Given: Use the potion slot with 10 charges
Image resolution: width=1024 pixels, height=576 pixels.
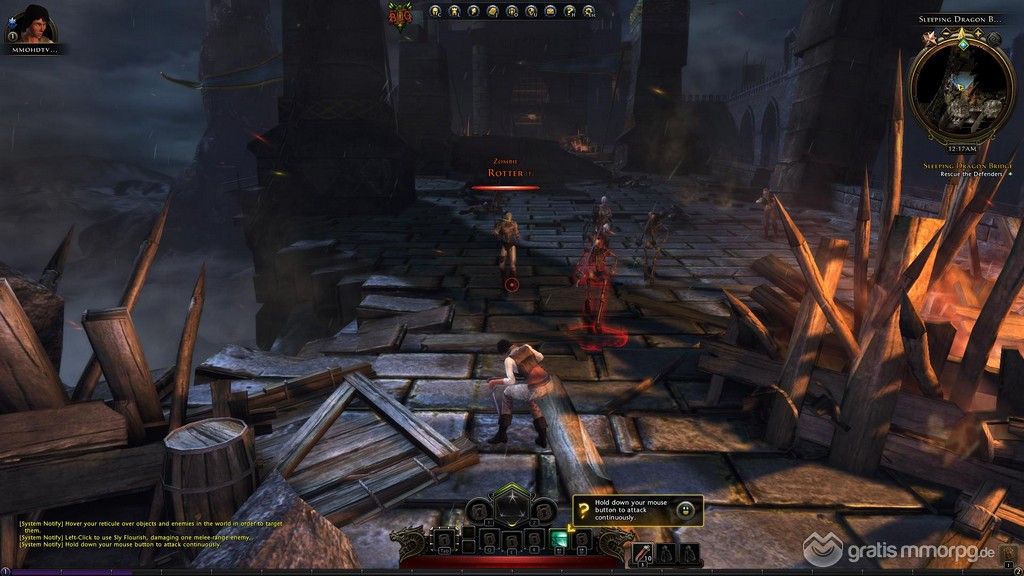Looking at the screenshot, I should coord(641,550).
